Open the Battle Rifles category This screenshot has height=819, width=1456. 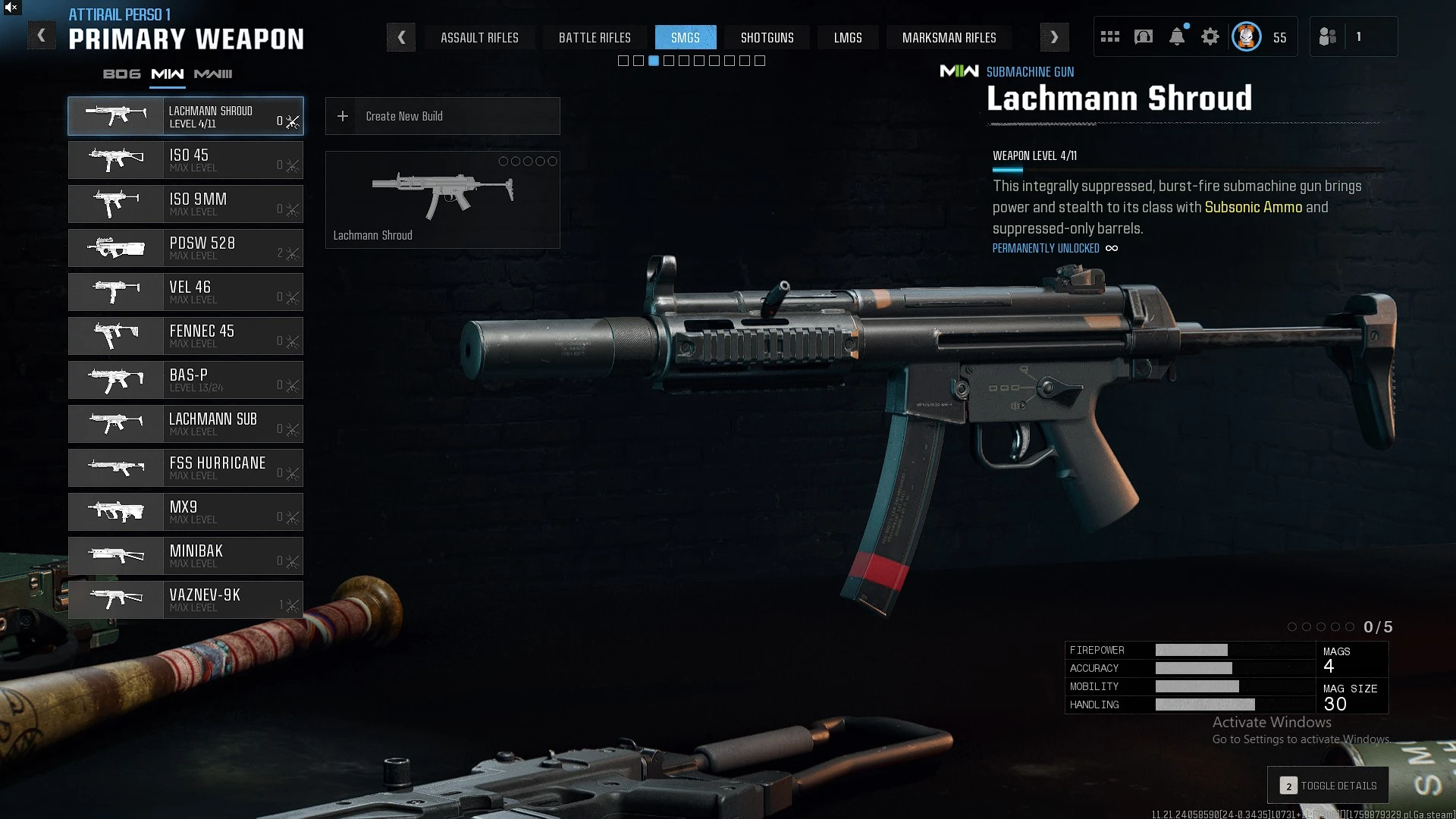(x=595, y=38)
